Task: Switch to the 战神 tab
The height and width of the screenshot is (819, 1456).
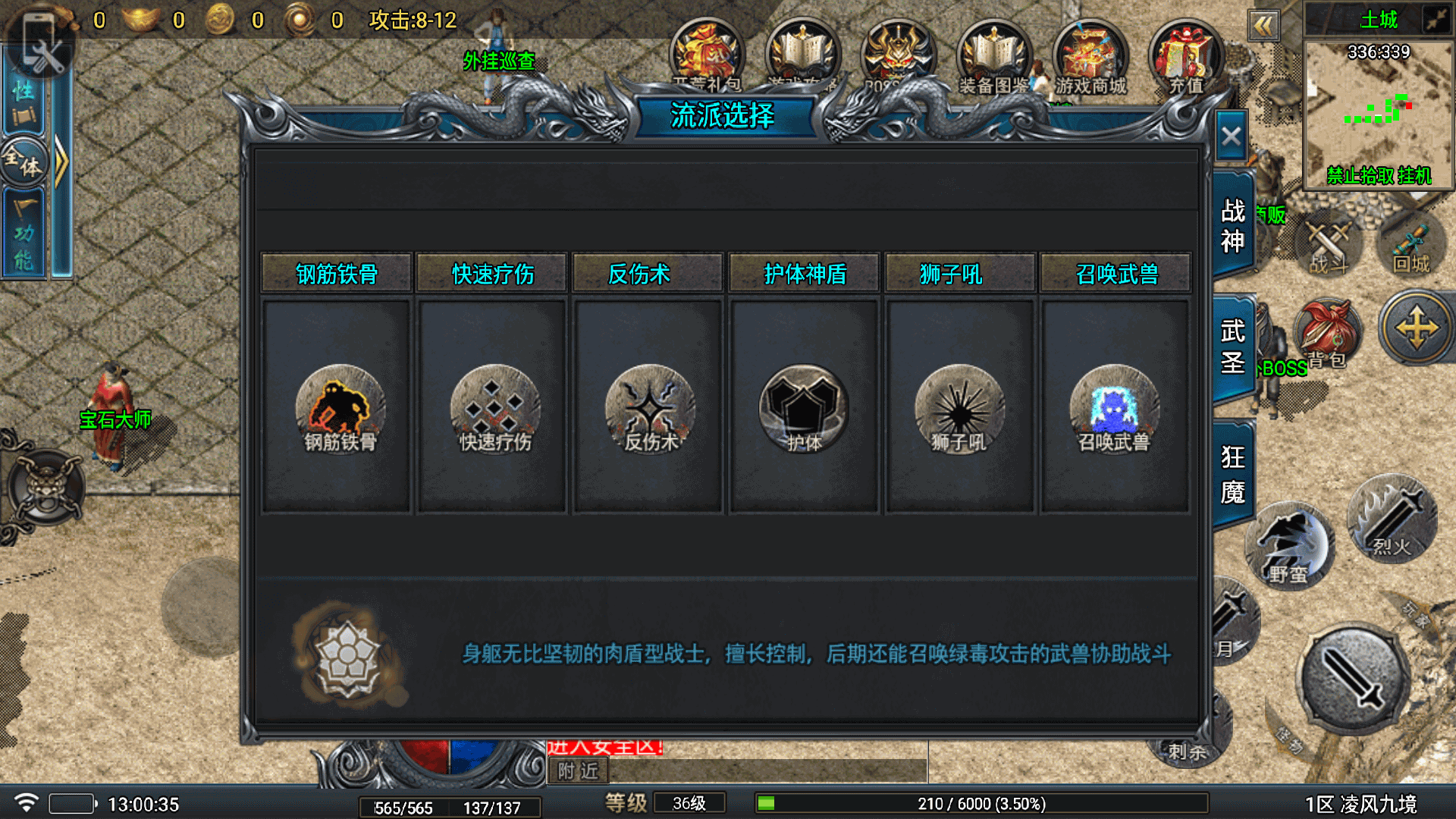Action: pyautogui.click(x=1233, y=225)
